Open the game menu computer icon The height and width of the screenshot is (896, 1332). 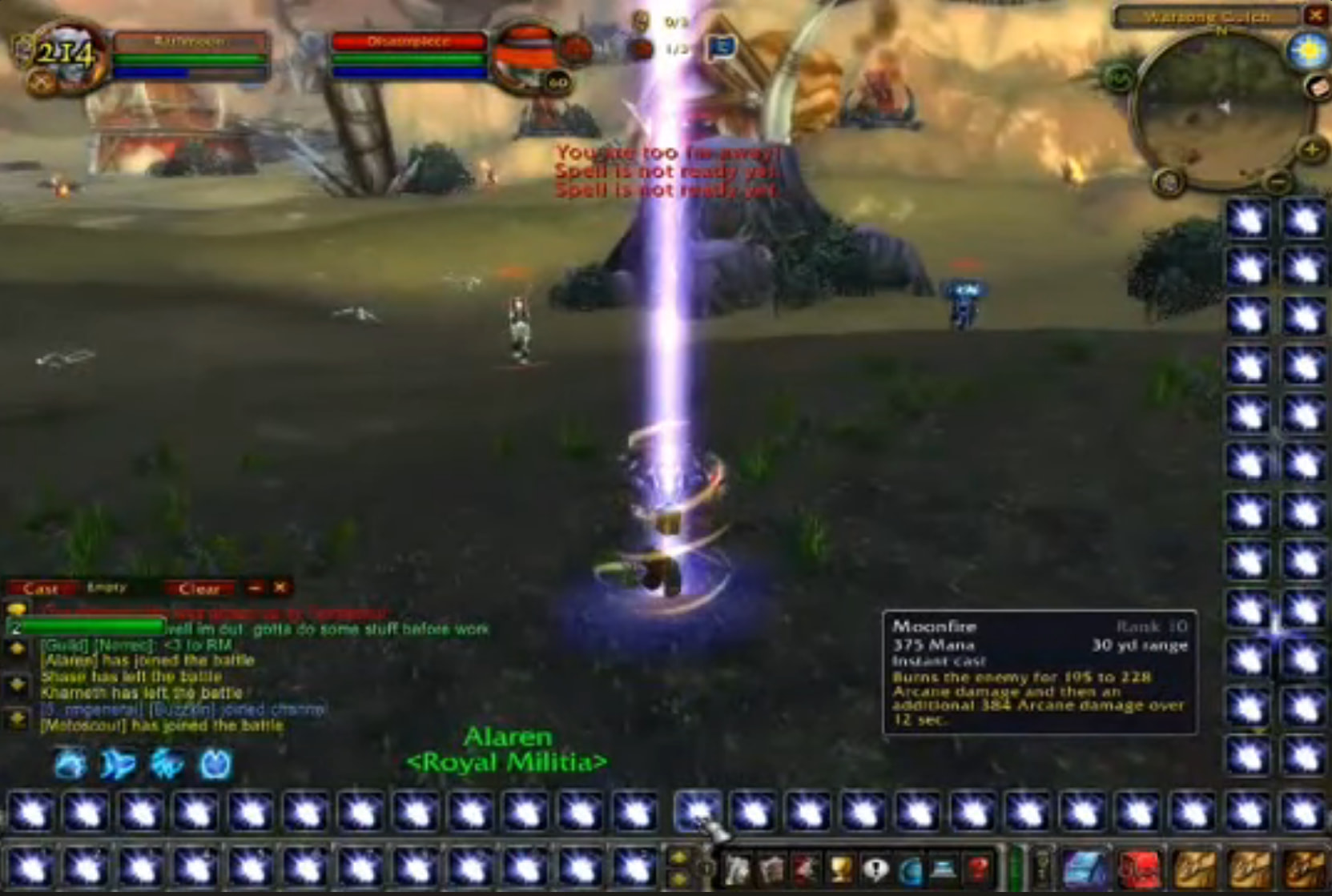pyautogui.click(x=944, y=869)
